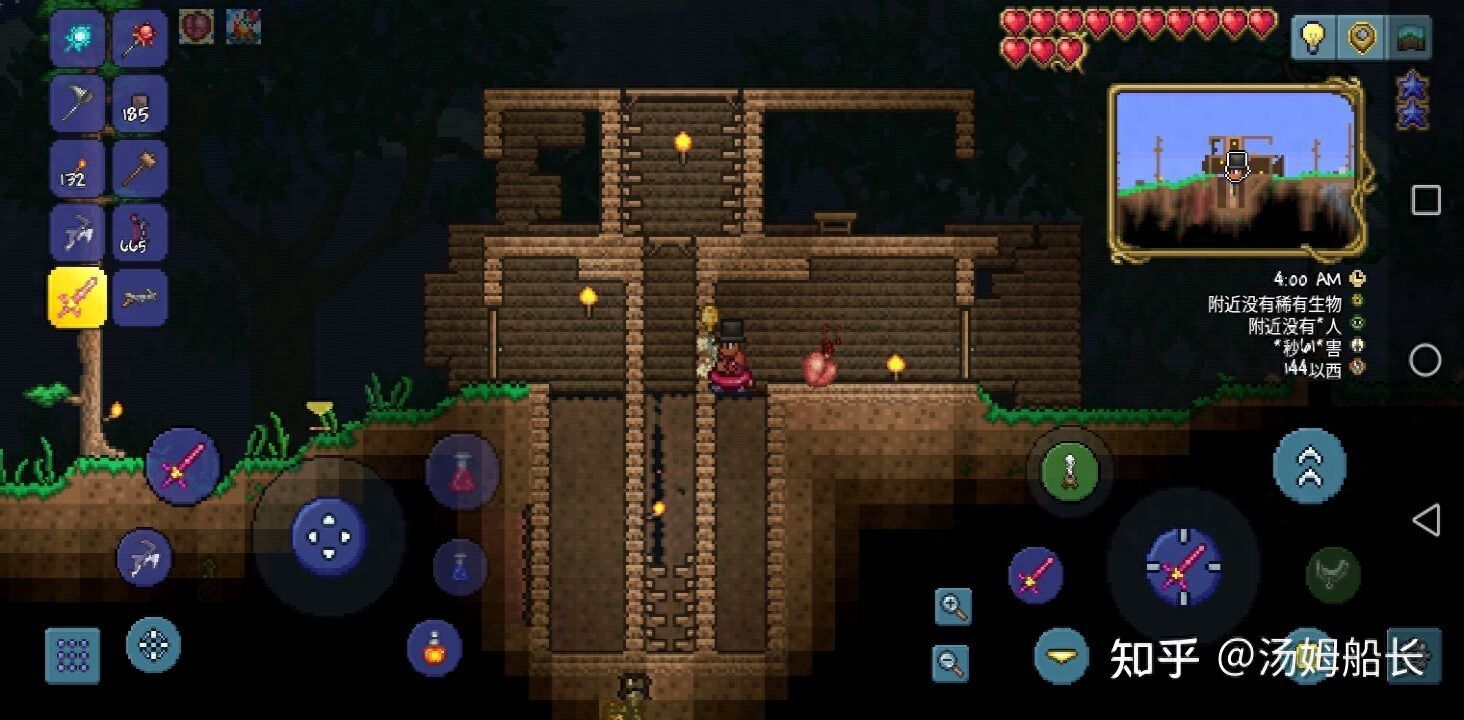1464x720 pixels.
Task: Open the inventory grid button
Action: (x=72, y=656)
